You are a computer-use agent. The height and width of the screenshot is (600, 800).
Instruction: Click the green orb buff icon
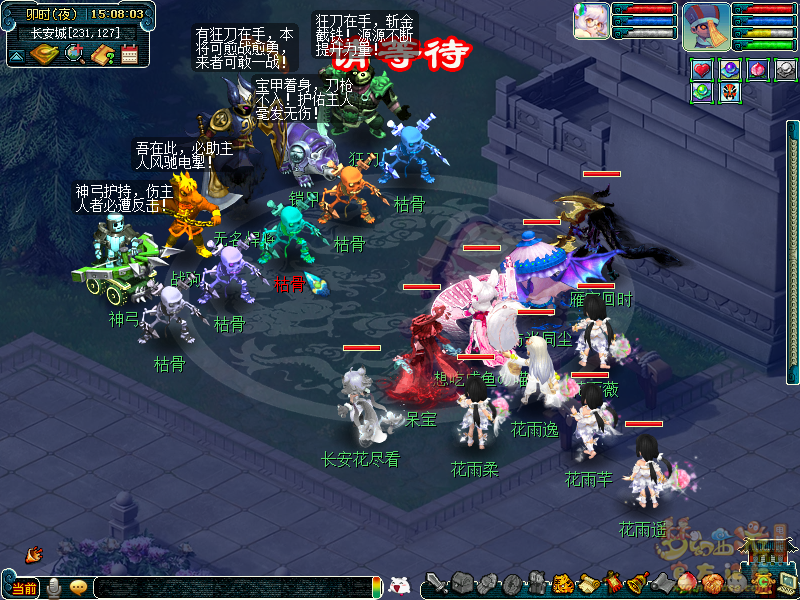(x=702, y=92)
